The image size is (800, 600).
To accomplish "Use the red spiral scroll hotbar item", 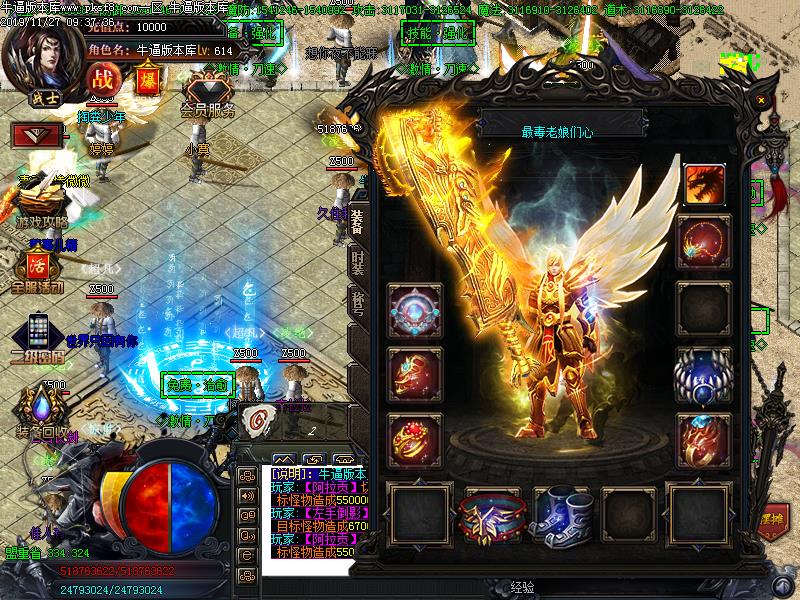I will pyautogui.click(x=257, y=420).
